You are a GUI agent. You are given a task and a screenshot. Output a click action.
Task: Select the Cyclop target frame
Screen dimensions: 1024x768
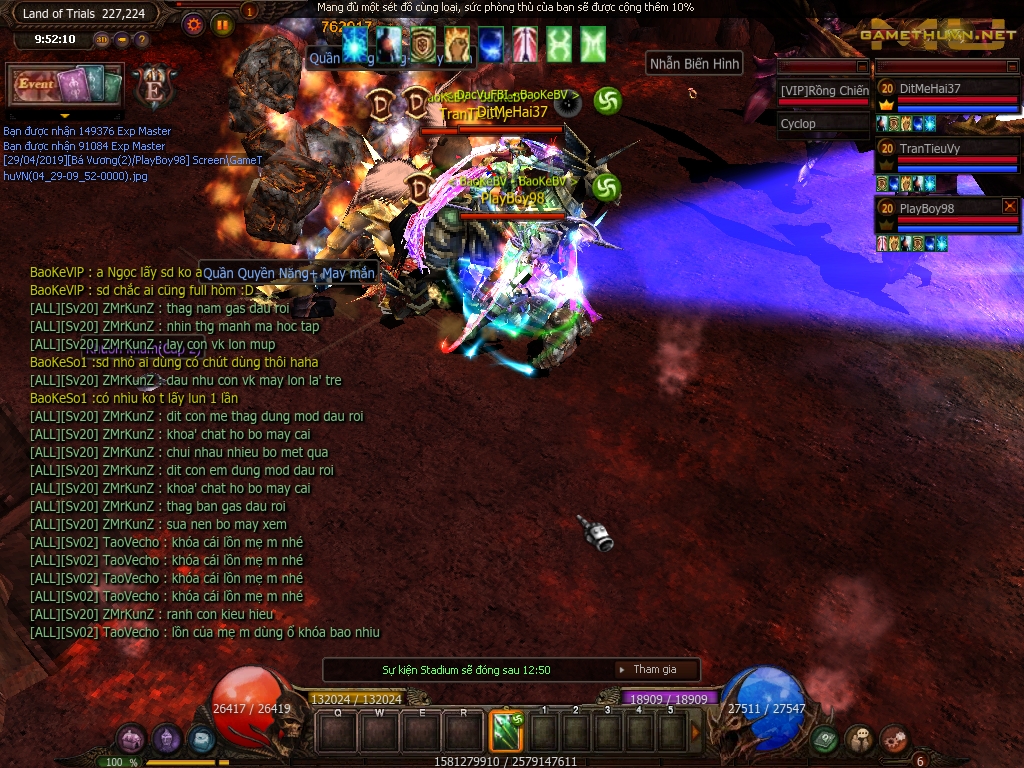click(824, 124)
